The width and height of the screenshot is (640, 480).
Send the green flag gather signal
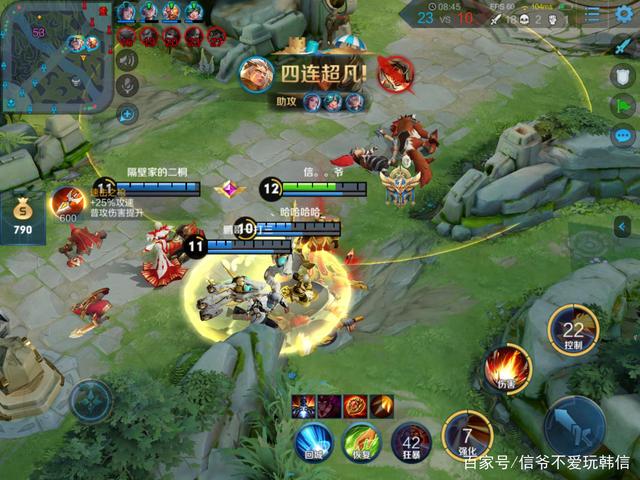(623, 105)
